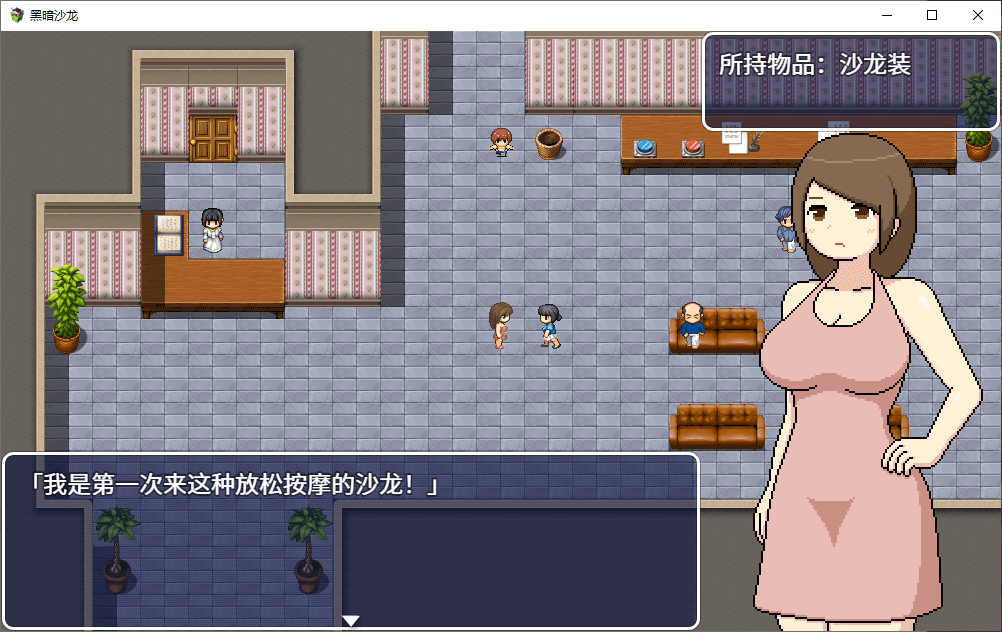The height and width of the screenshot is (632, 1002).
Task: Minimize the game window
Action: (x=886, y=15)
